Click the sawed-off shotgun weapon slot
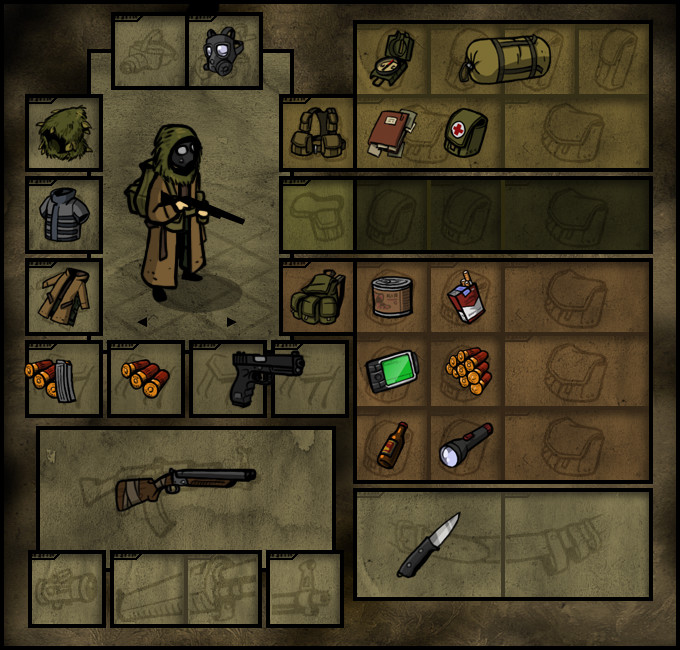 tap(186, 487)
